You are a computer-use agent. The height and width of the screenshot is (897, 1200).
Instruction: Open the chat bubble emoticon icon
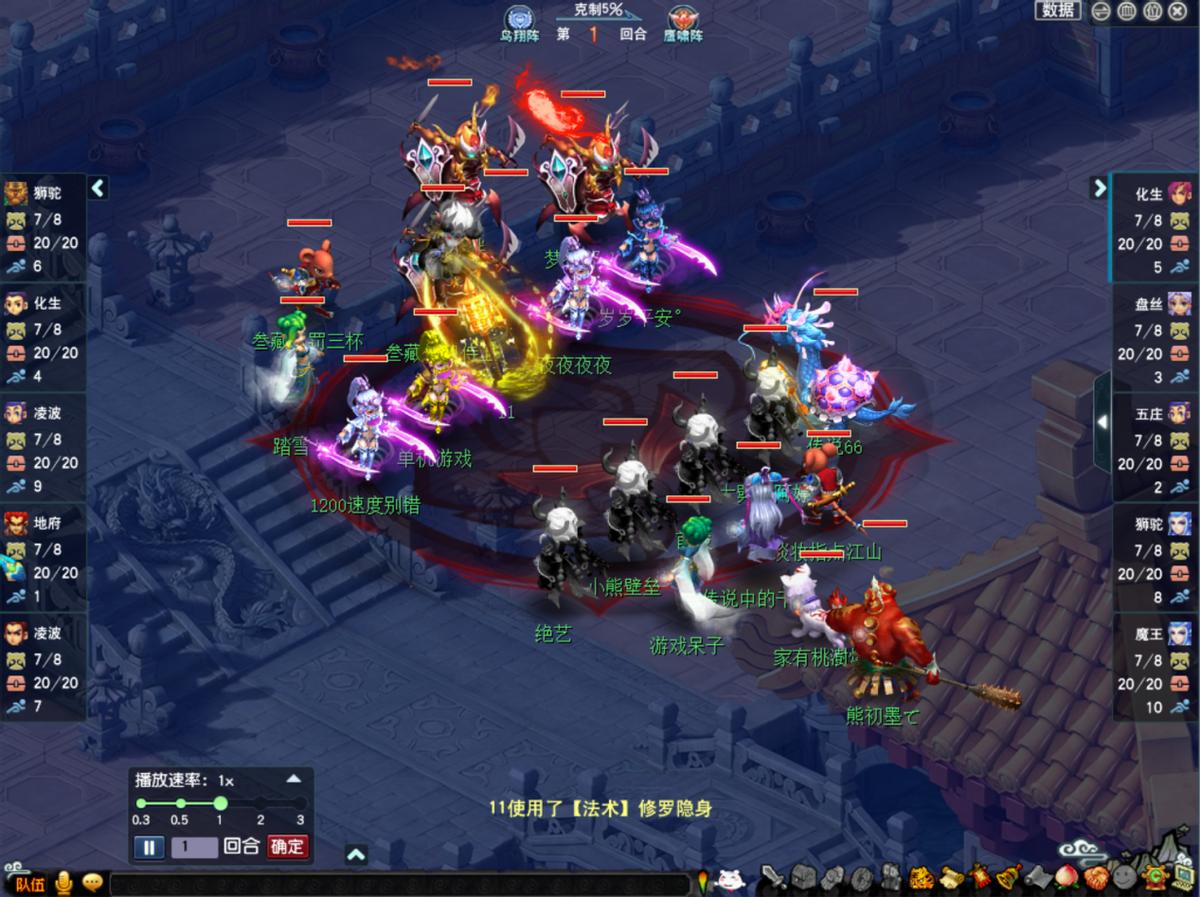93,883
